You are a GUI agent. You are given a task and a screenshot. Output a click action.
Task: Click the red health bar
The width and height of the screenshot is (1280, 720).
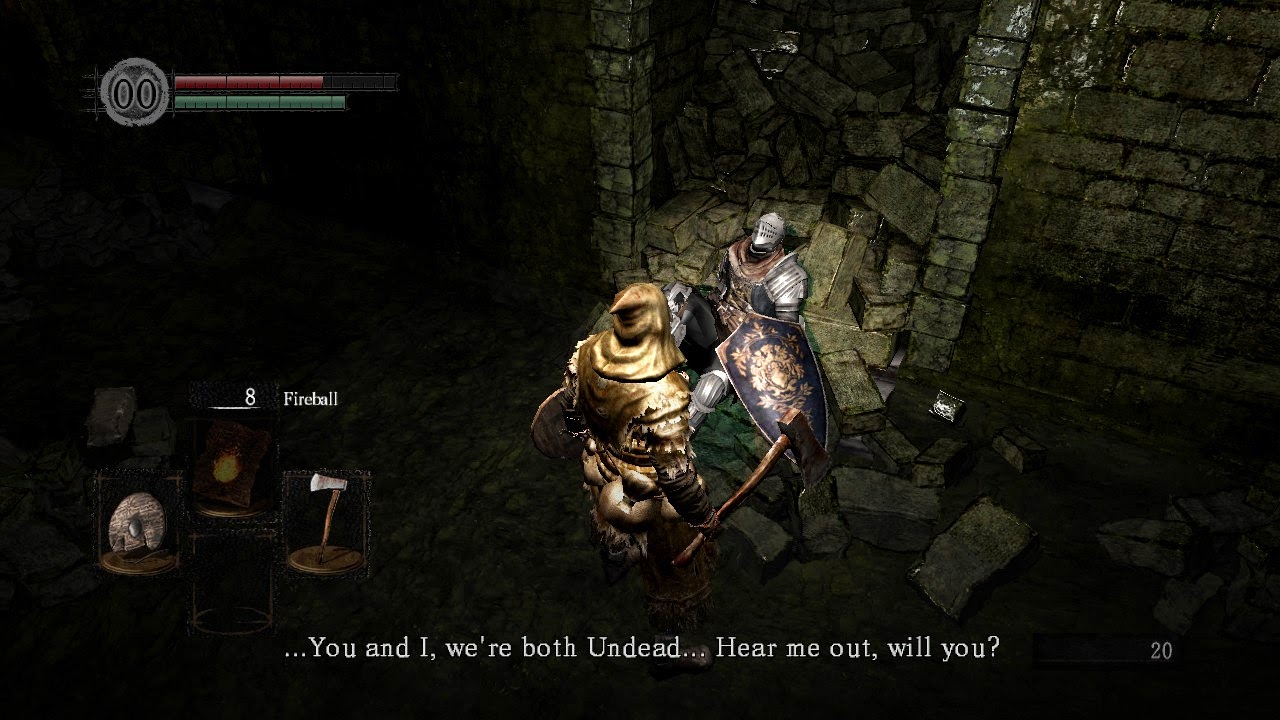coord(250,80)
